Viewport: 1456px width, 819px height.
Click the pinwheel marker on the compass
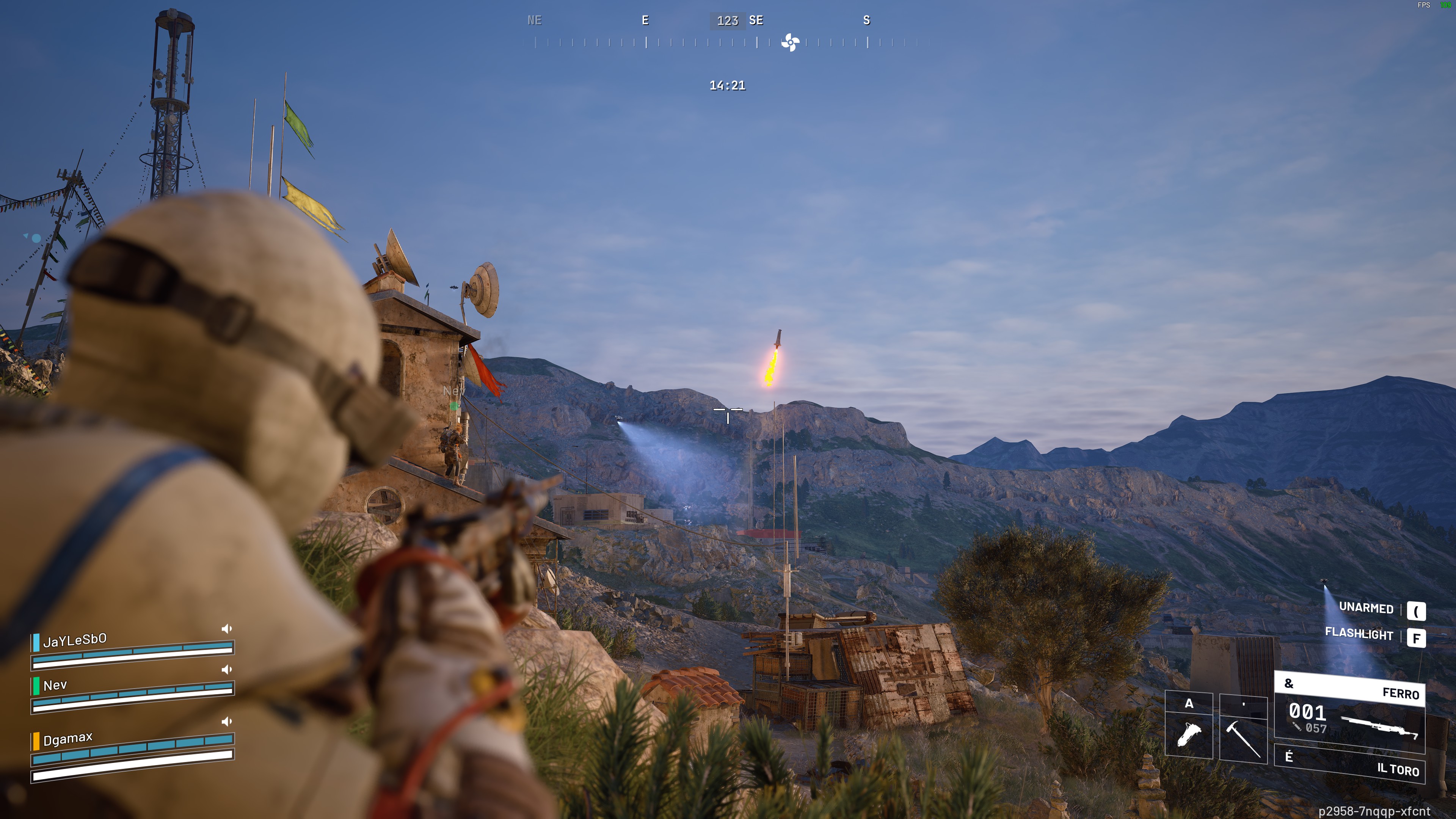789,42
